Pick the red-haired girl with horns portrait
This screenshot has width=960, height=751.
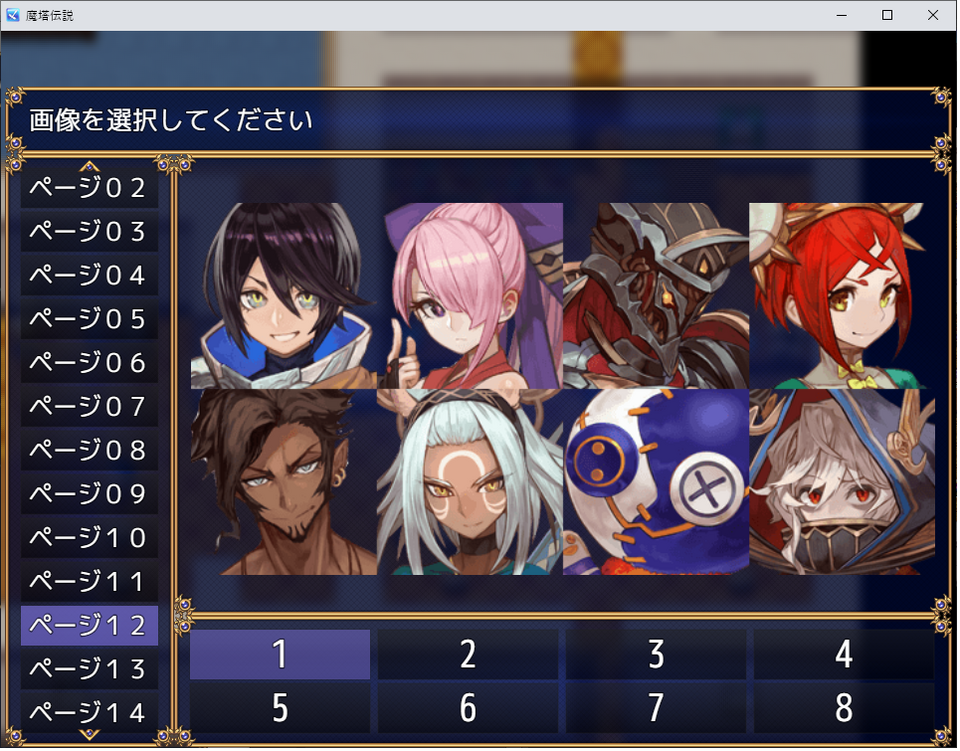pyautogui.click(x=840, y=295)
